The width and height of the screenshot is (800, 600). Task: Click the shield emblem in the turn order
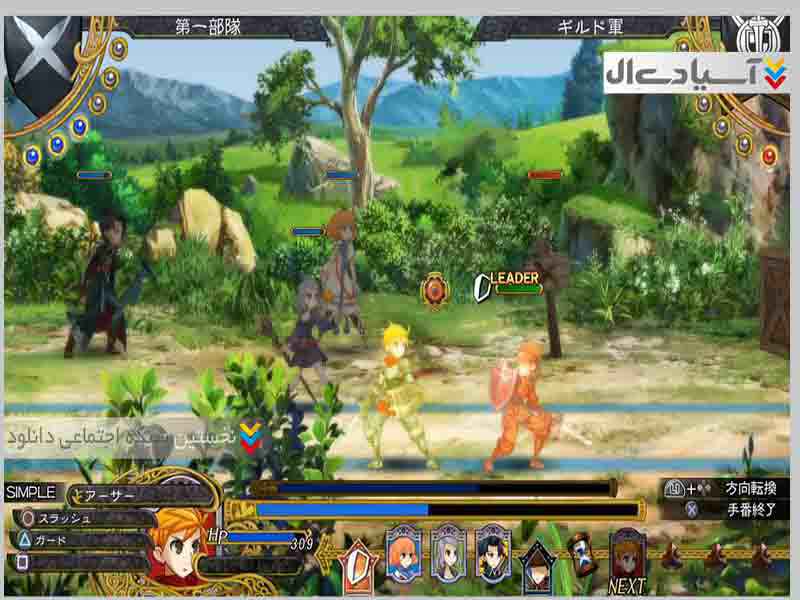pyautogui.click(x=357, y=560)
